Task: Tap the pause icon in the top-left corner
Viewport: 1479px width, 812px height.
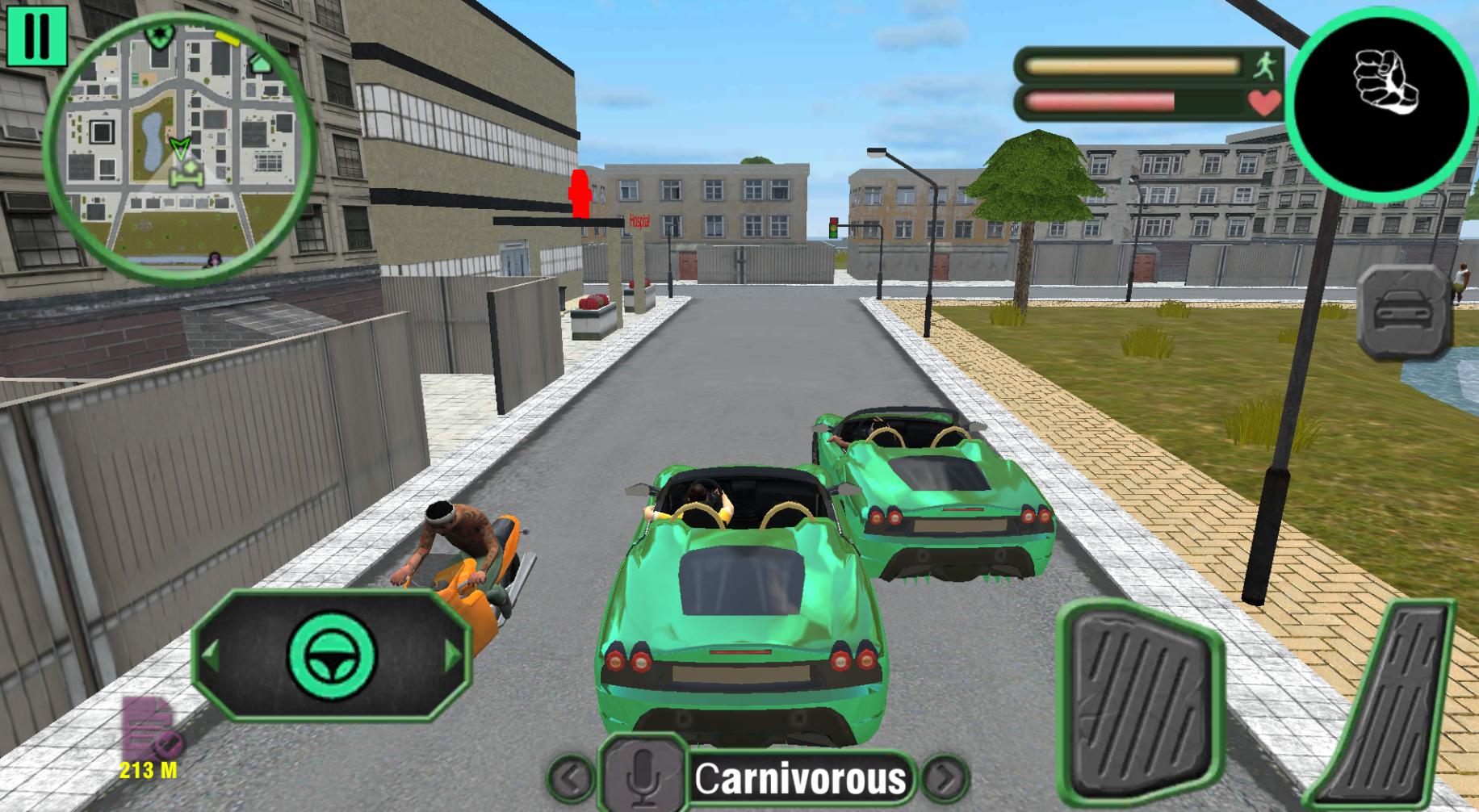Action: point(37,34)
